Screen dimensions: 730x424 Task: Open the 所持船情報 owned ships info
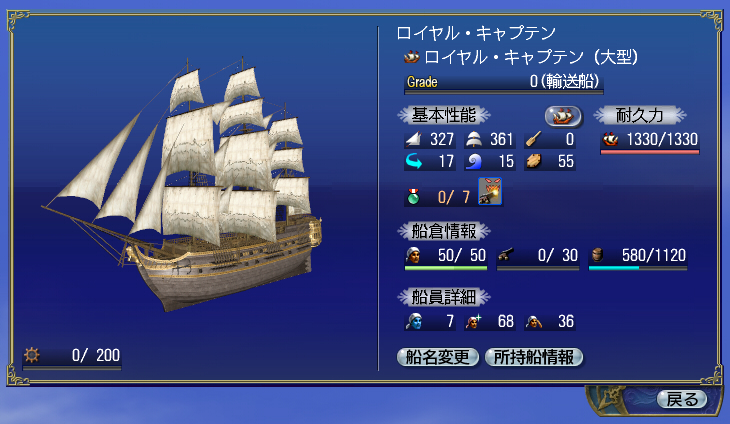[x=533, y=357]
